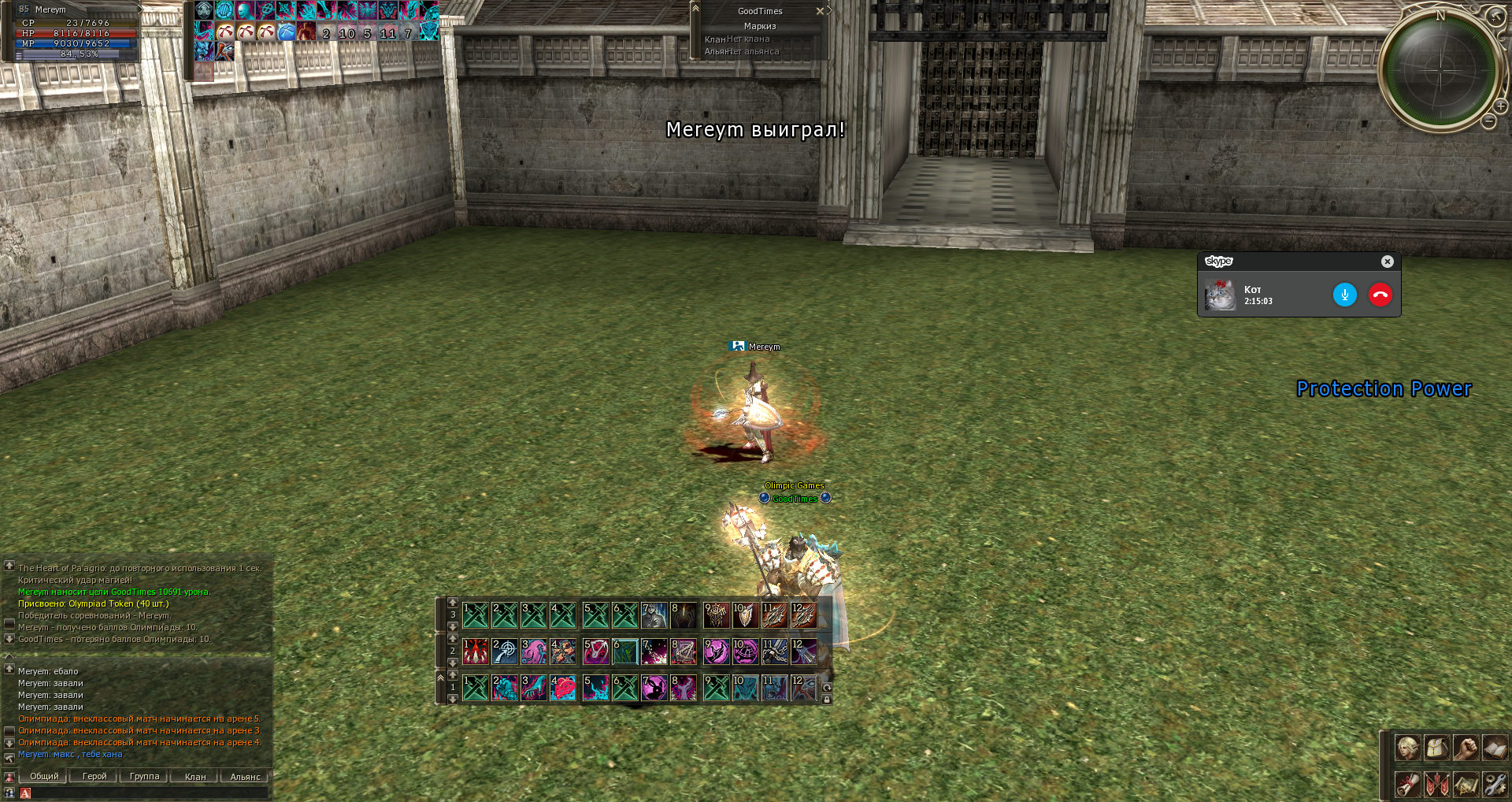This screenshot has height=802, width=1512.
Task: Switch to the Общий chat tab
Action: [x=45, y=776]
